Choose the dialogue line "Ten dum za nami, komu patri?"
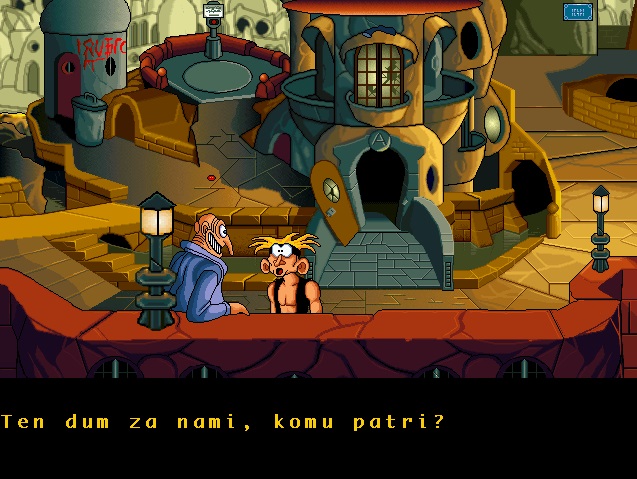Viewport: 637px width, 479px height. [223, 422]
